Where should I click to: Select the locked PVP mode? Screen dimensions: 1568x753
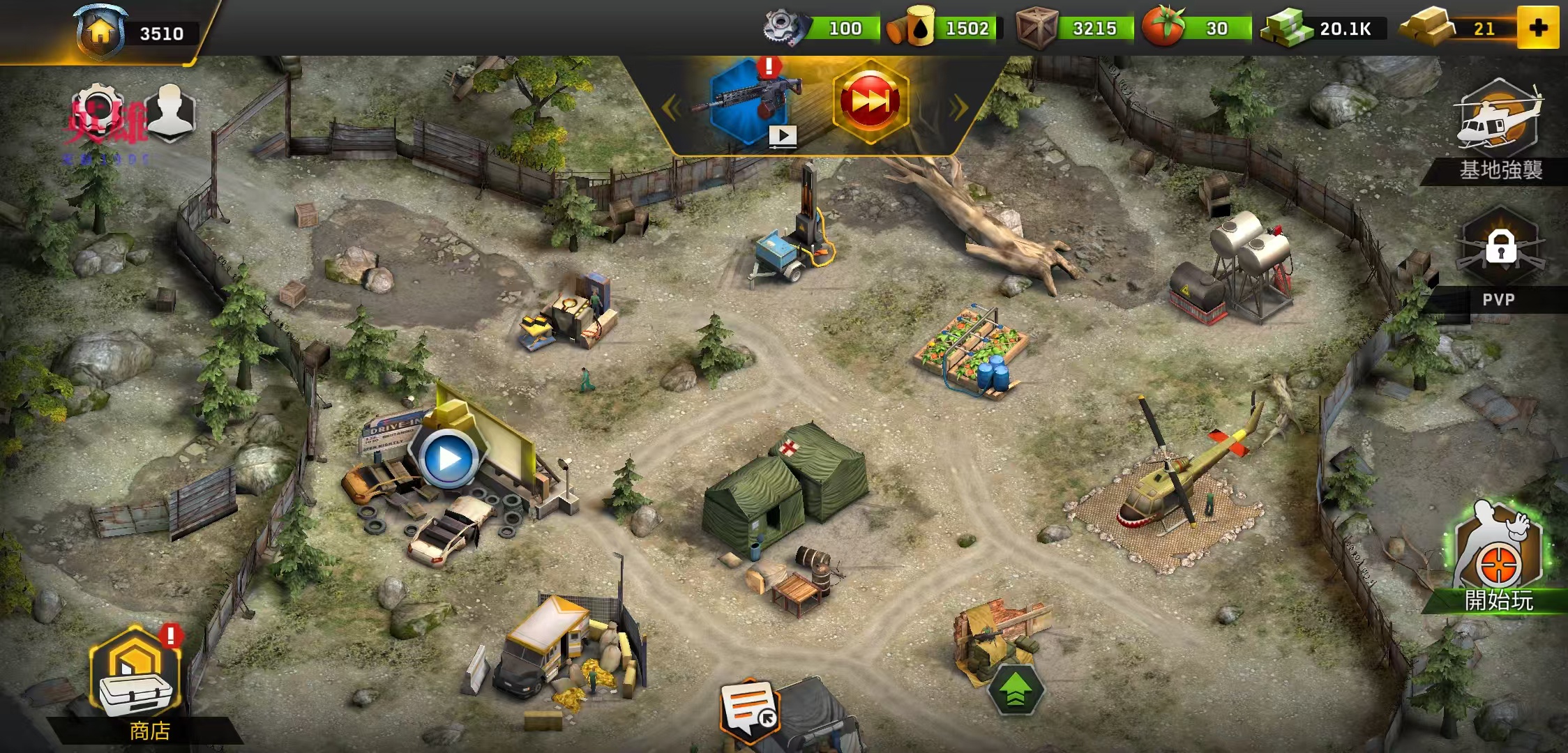pos(1500,258)
